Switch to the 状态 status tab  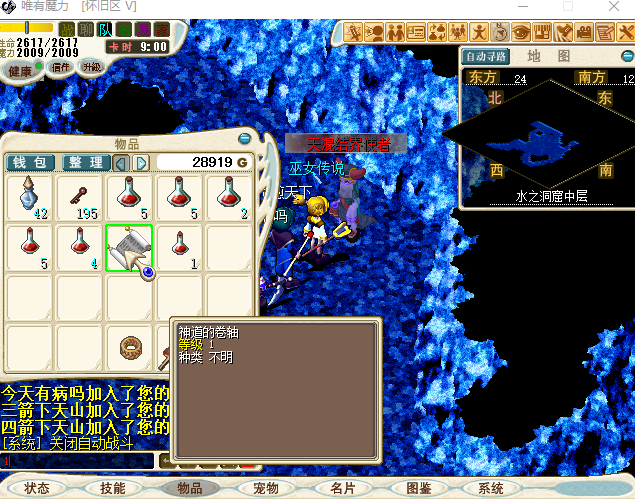[37, 488]
